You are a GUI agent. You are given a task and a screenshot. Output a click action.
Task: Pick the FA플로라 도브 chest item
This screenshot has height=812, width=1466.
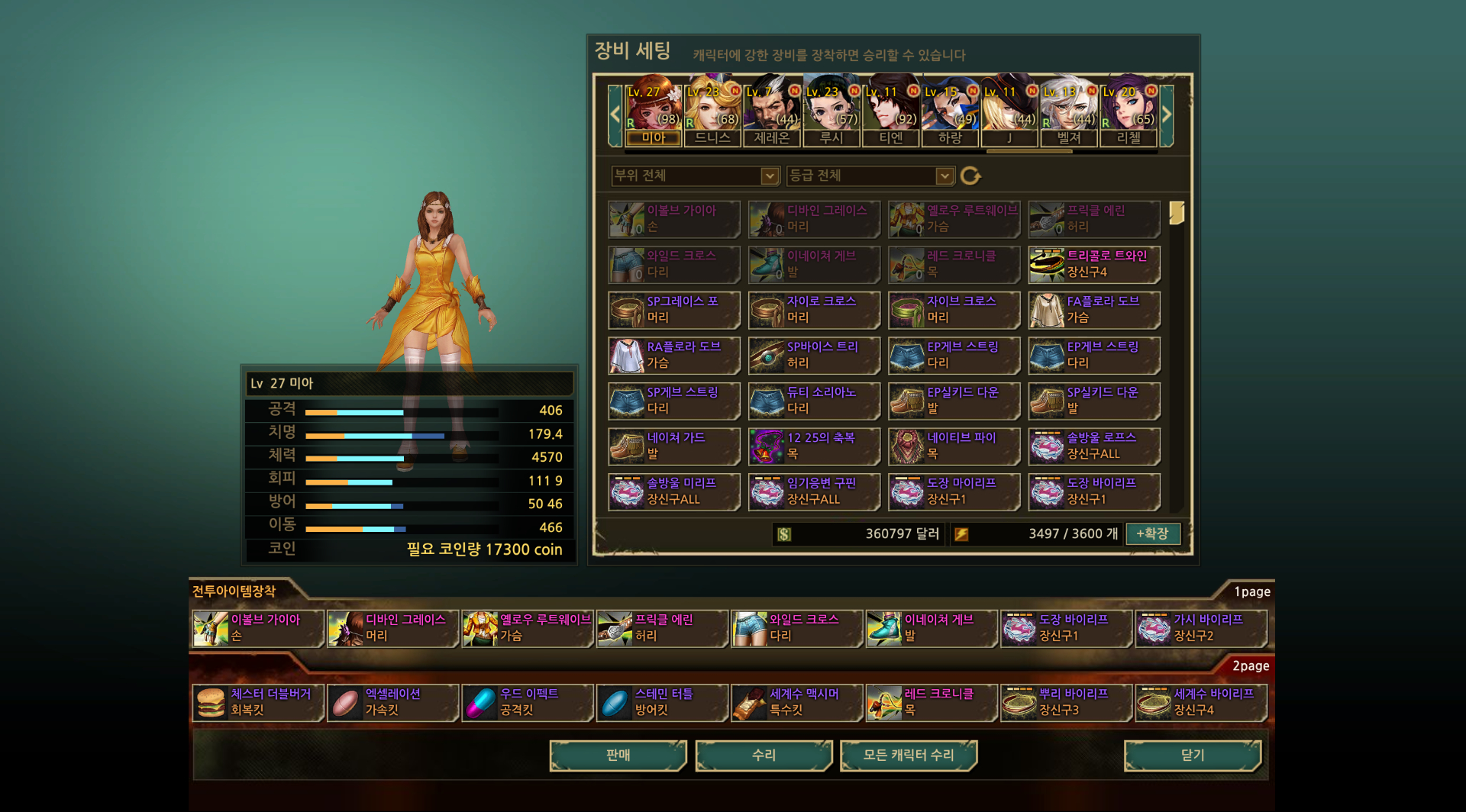pos(1094,310)
